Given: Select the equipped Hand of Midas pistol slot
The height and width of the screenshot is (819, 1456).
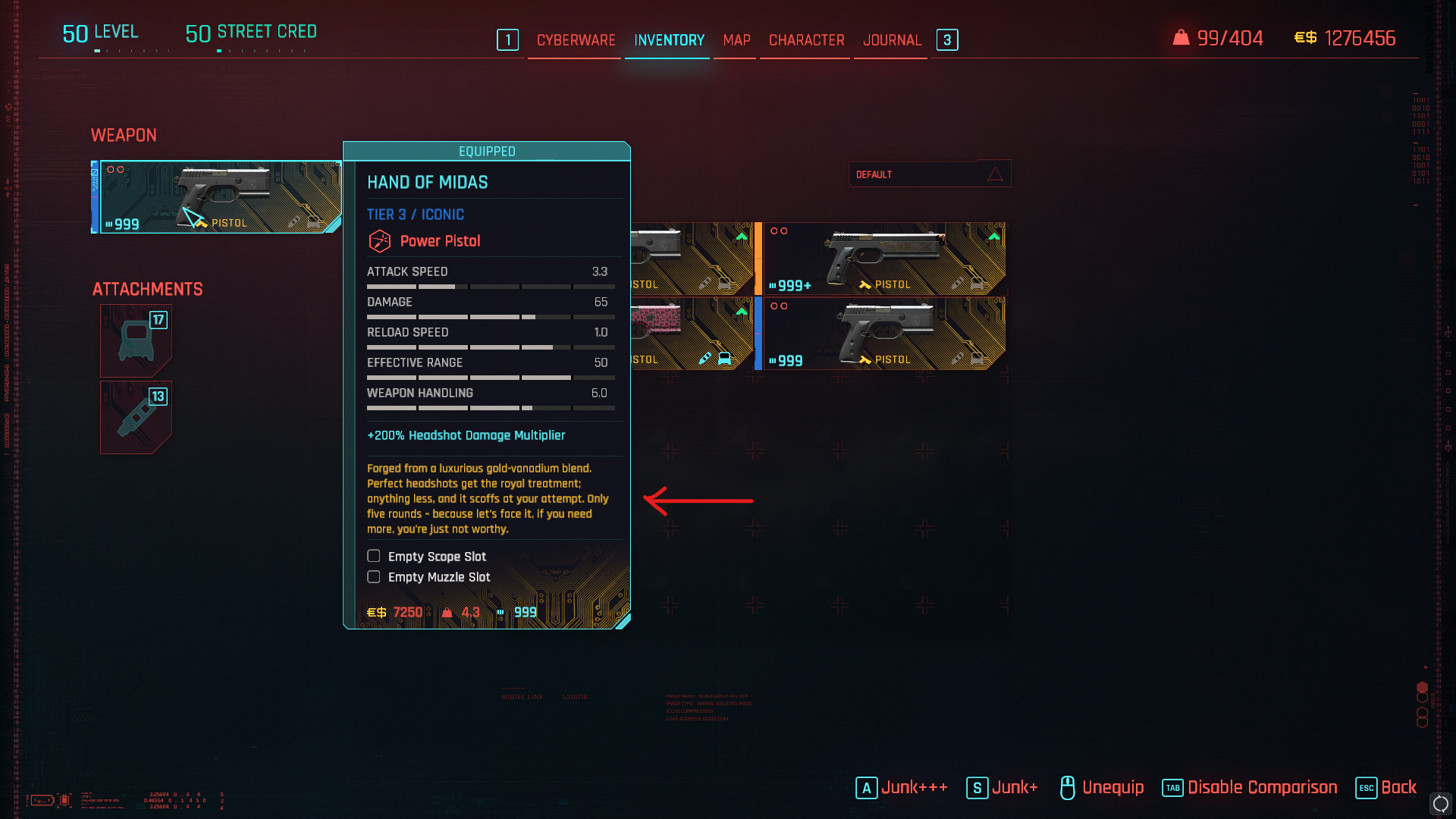Looking at the screenshot, I should [x=220, y=197].
